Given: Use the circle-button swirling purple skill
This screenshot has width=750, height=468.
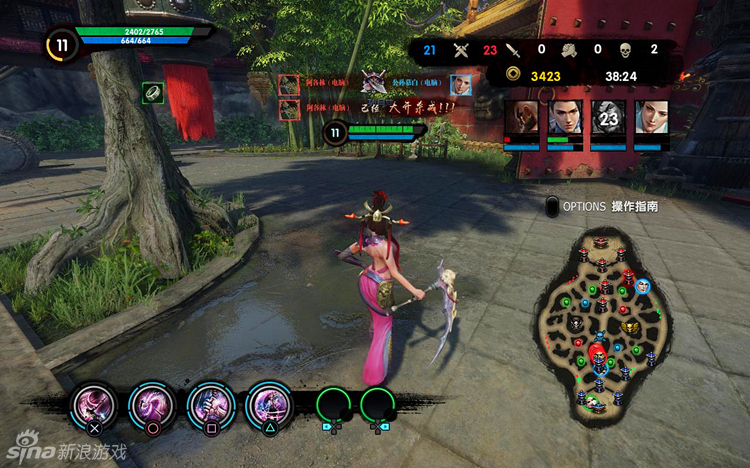Looking at the screenshot, I should tap(151, 406).
